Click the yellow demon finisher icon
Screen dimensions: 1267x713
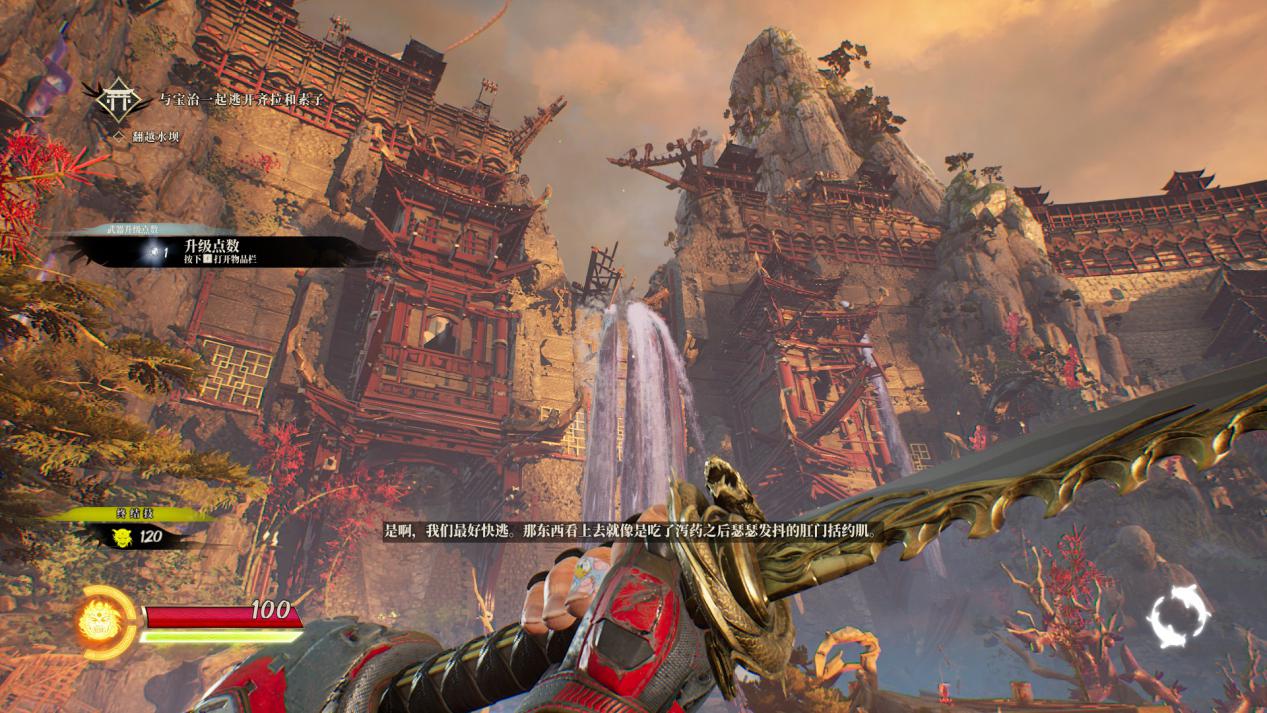pos(123,537)
